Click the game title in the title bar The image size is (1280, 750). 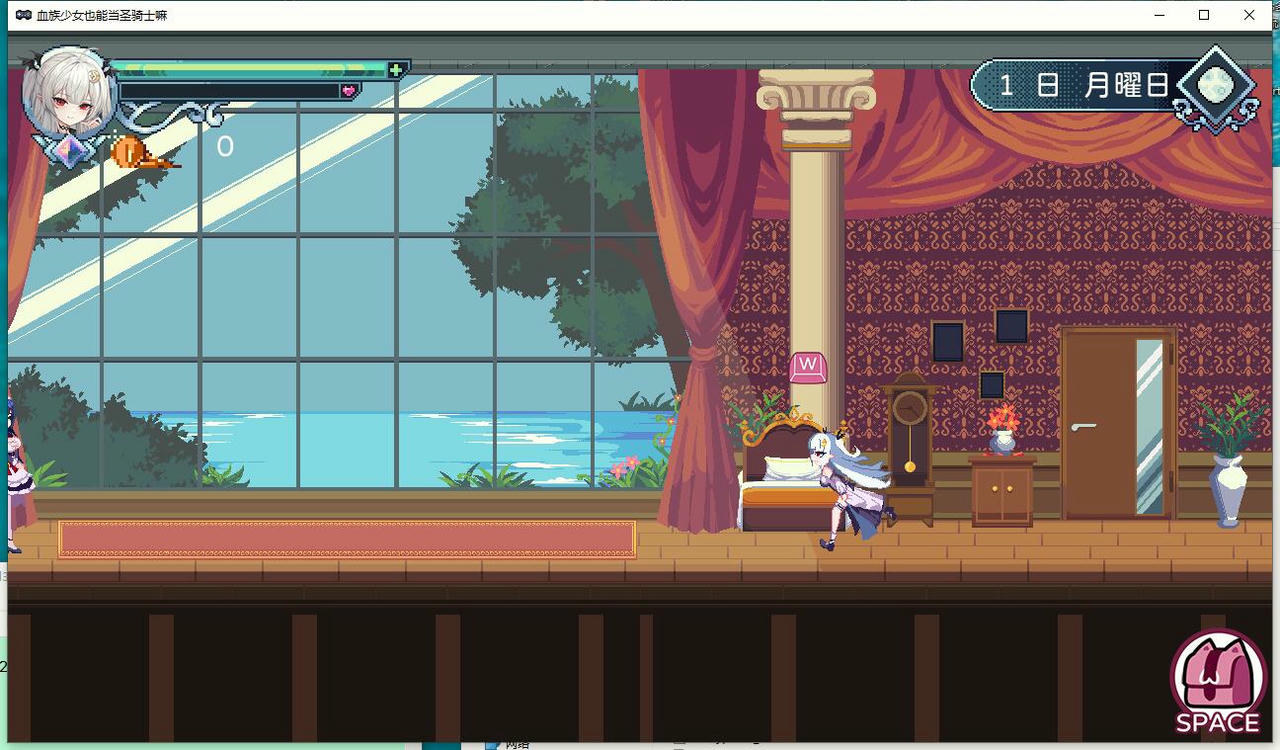[98, 15]
